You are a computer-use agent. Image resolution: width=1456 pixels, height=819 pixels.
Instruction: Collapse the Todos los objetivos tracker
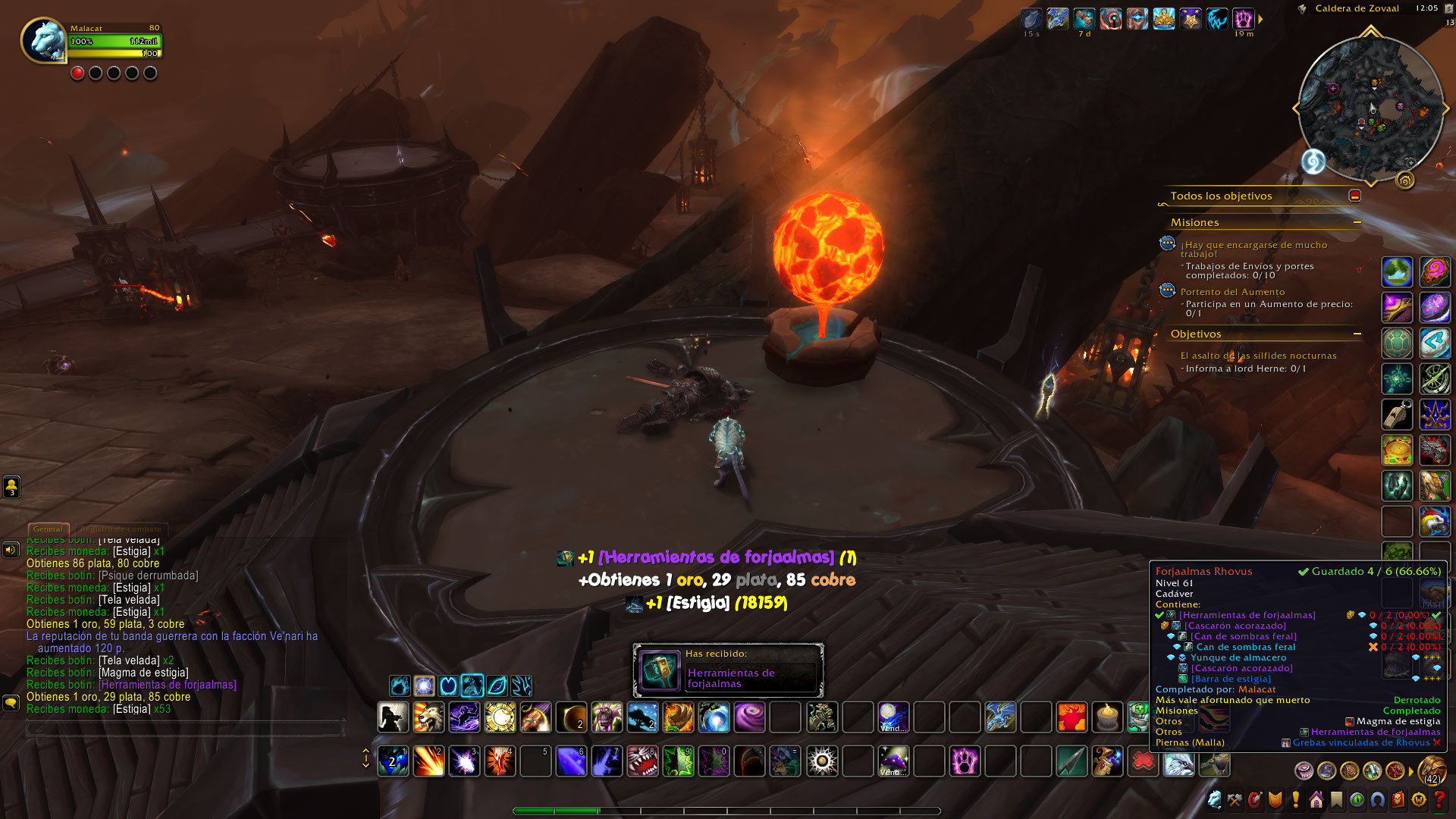point(1354,196)
